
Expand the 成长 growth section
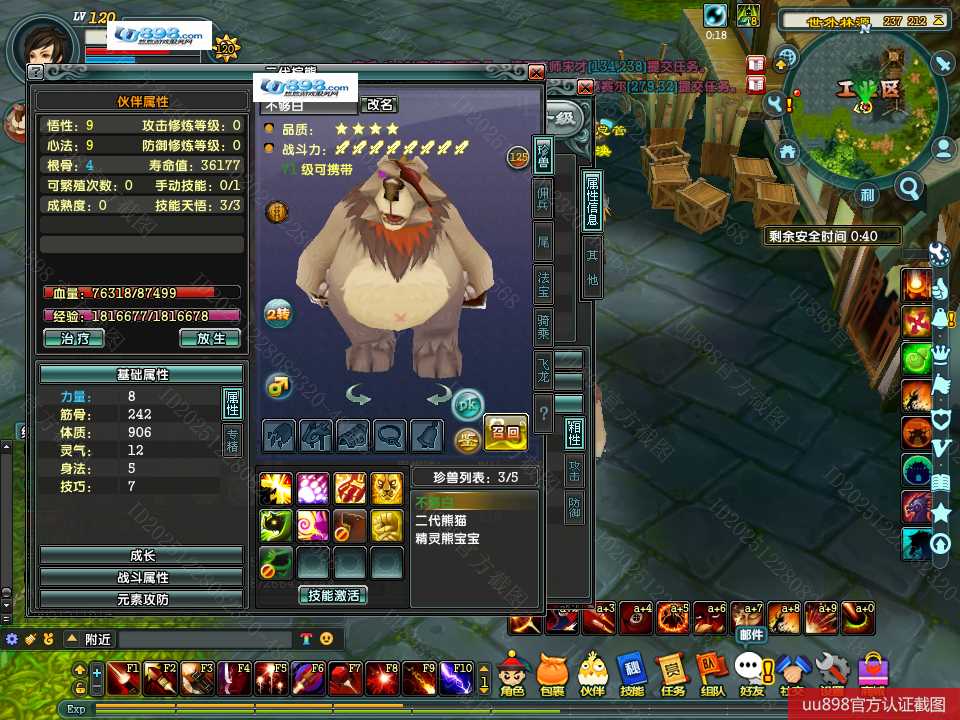point(141,555)
